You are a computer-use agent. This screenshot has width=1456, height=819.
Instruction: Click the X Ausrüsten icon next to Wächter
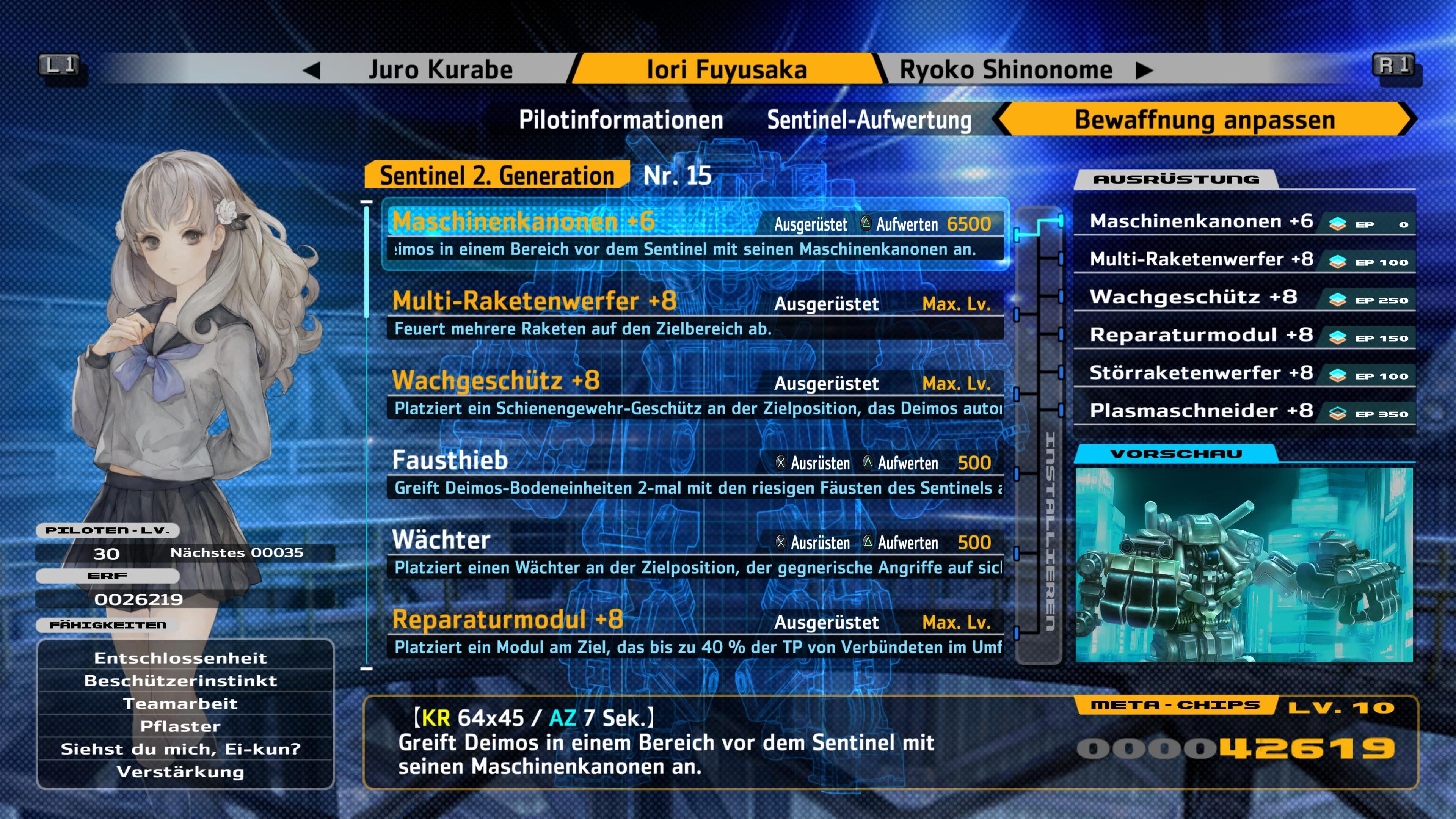780,543
